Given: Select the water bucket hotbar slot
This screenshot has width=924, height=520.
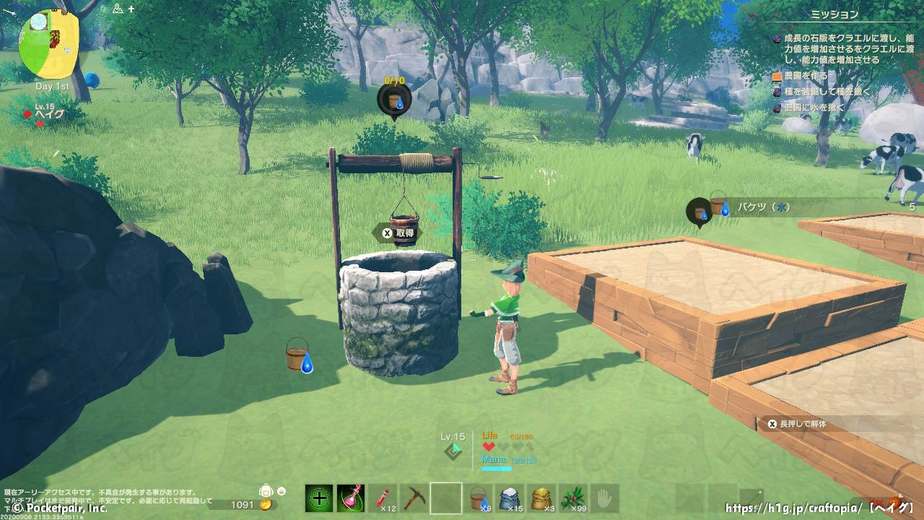Looking at the screenshot, I should 479,498.
